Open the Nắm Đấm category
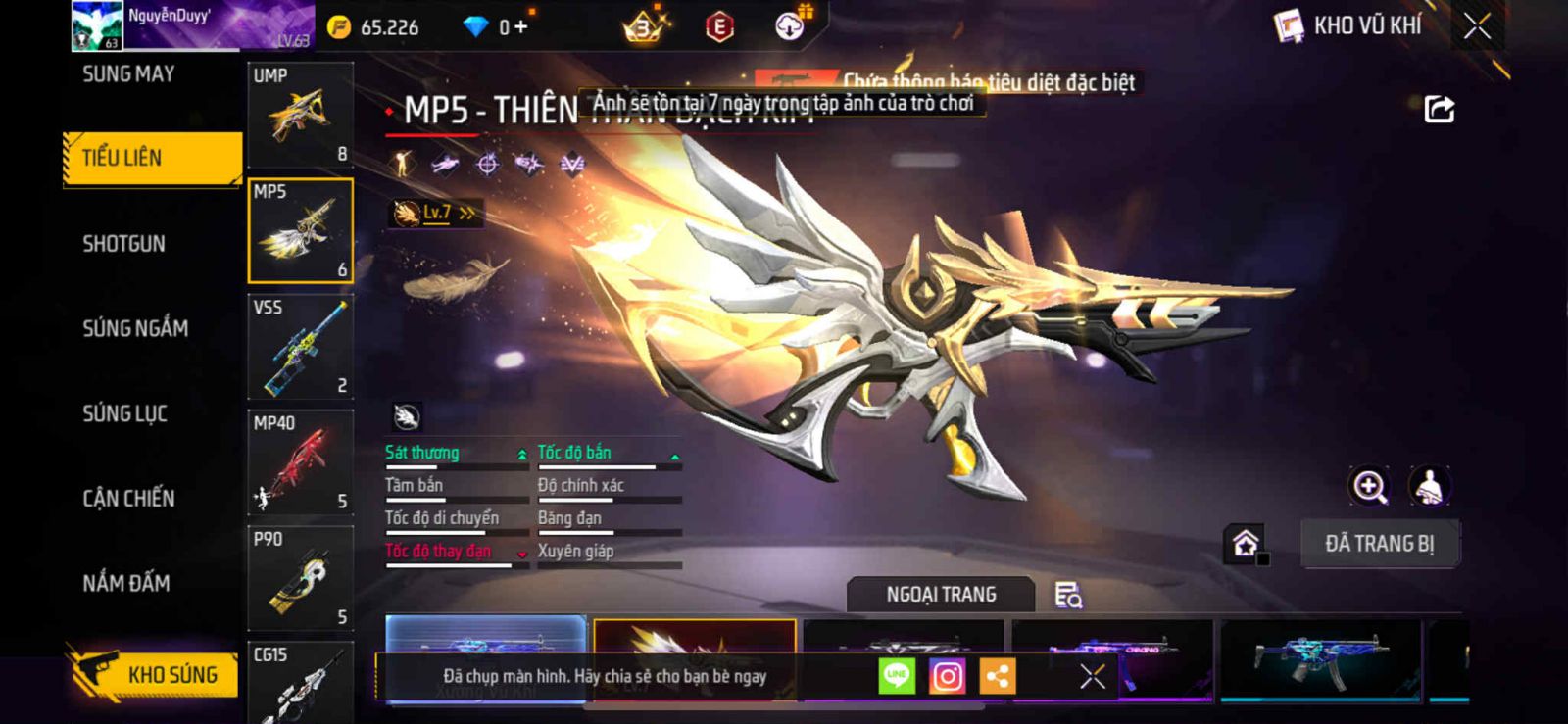1568x724 pixels. (125, 584)
